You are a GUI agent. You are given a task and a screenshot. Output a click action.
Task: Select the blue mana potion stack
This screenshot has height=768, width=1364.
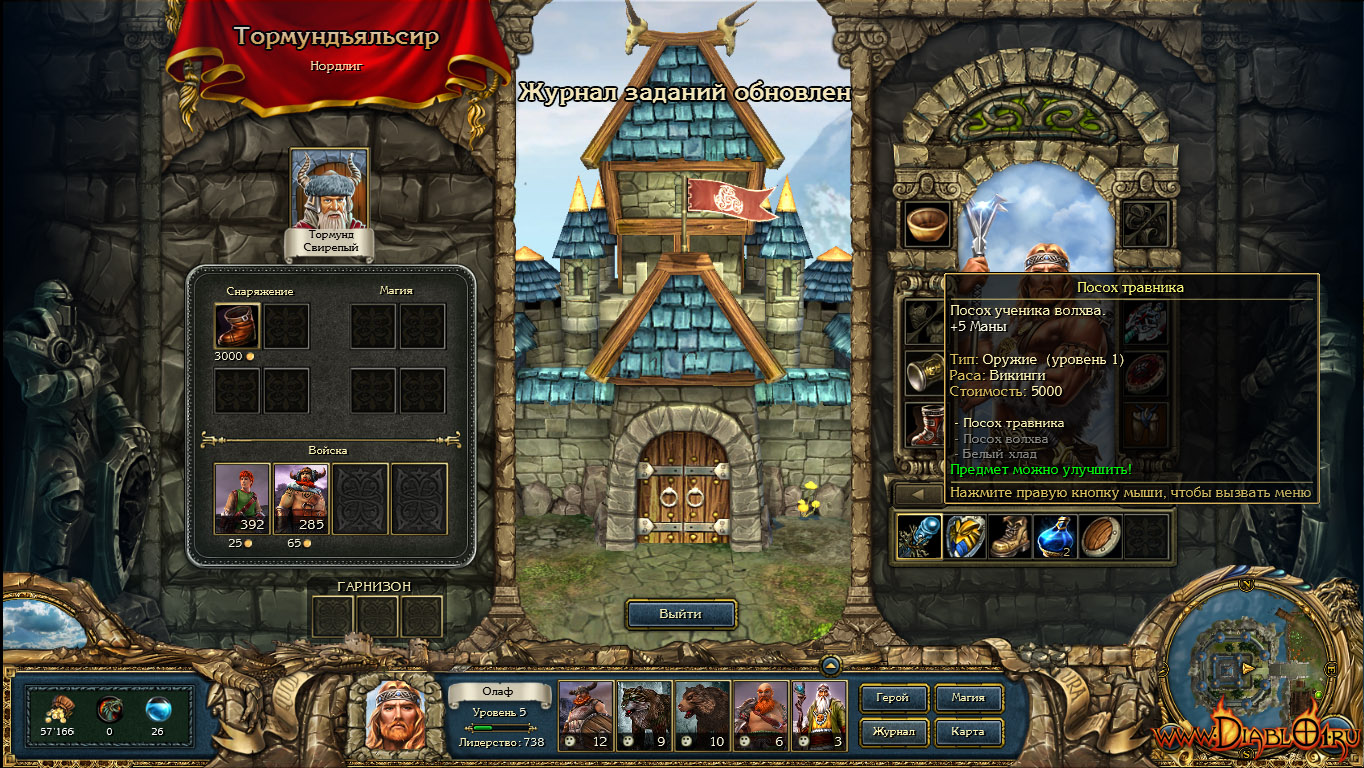(x=1056, y=537)
